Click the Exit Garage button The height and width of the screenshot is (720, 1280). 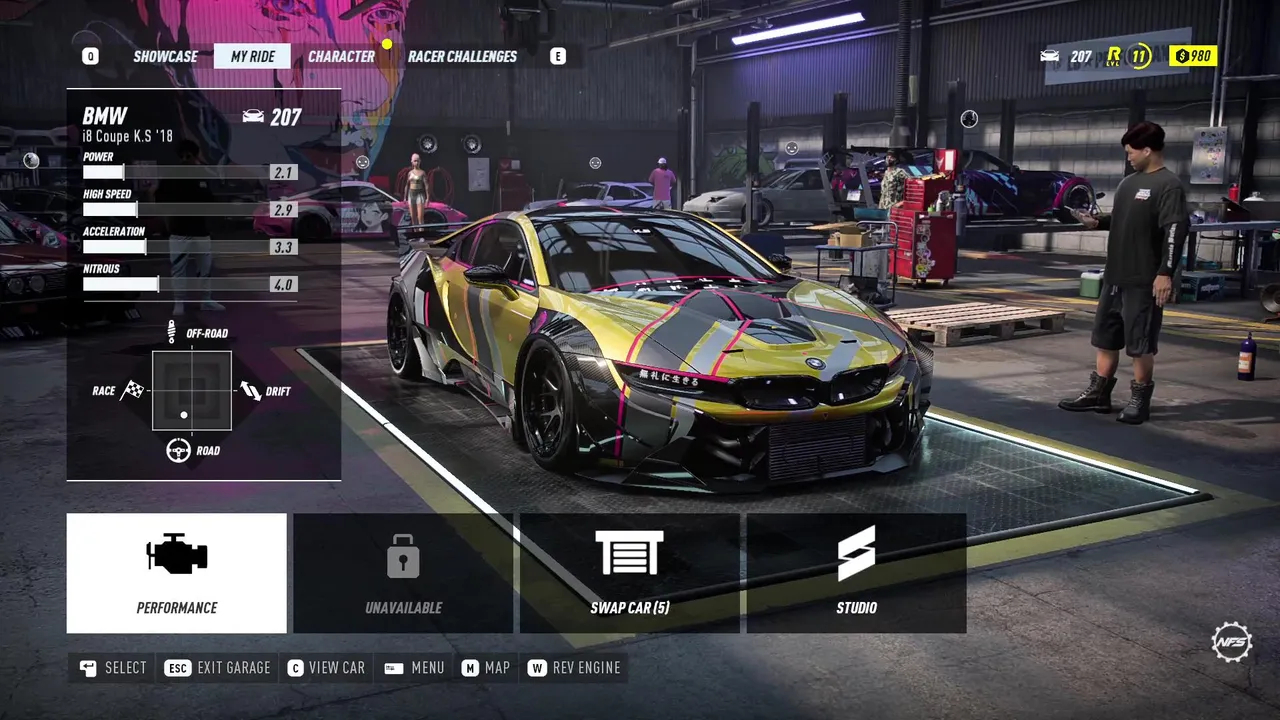218,668
